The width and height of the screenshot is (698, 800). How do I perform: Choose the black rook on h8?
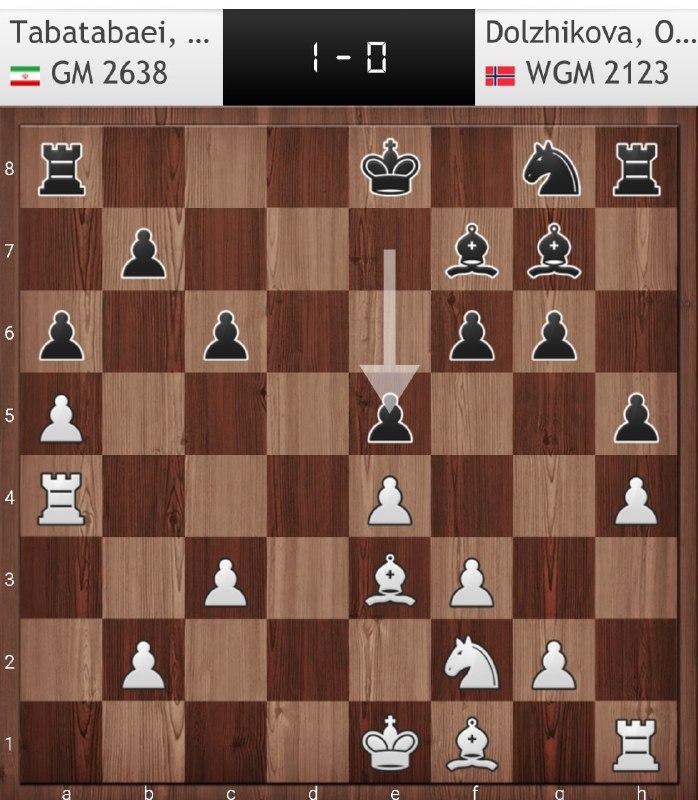(x=637, y=167)
